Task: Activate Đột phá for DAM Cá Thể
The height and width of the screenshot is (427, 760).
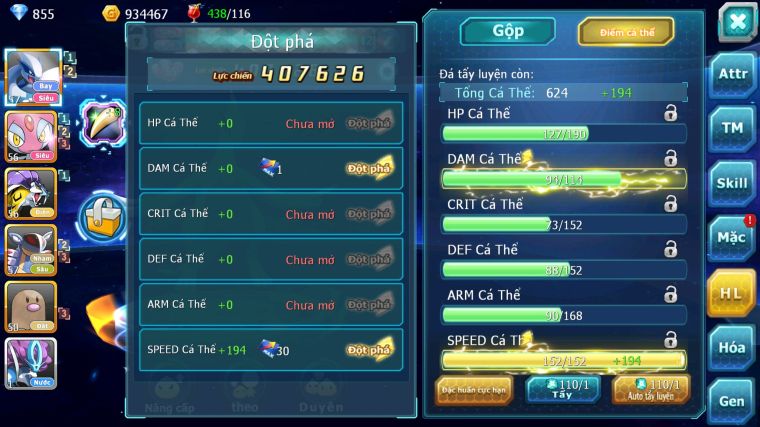Action: click(369, 169)
